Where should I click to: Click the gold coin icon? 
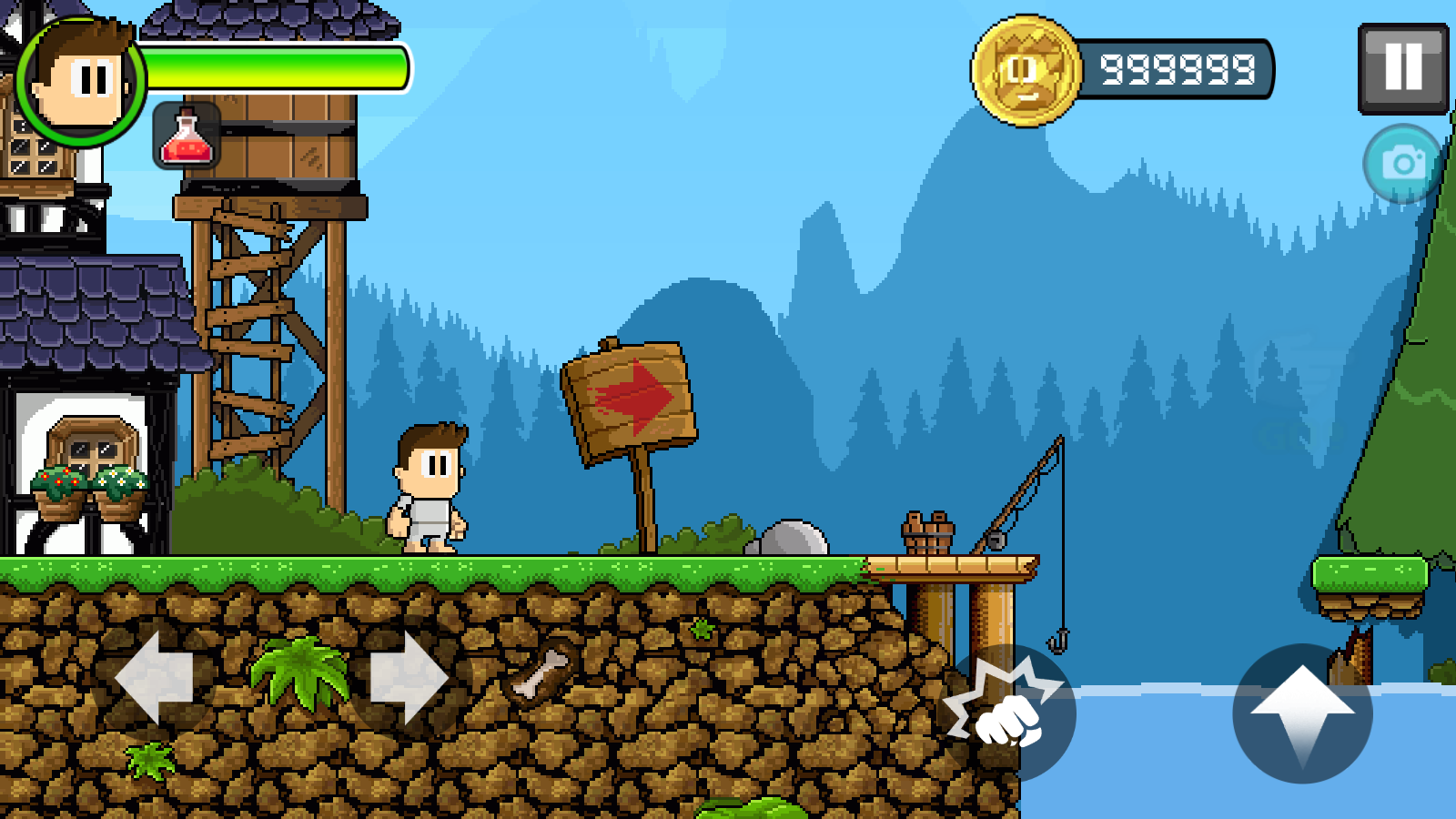[1026, 70]
